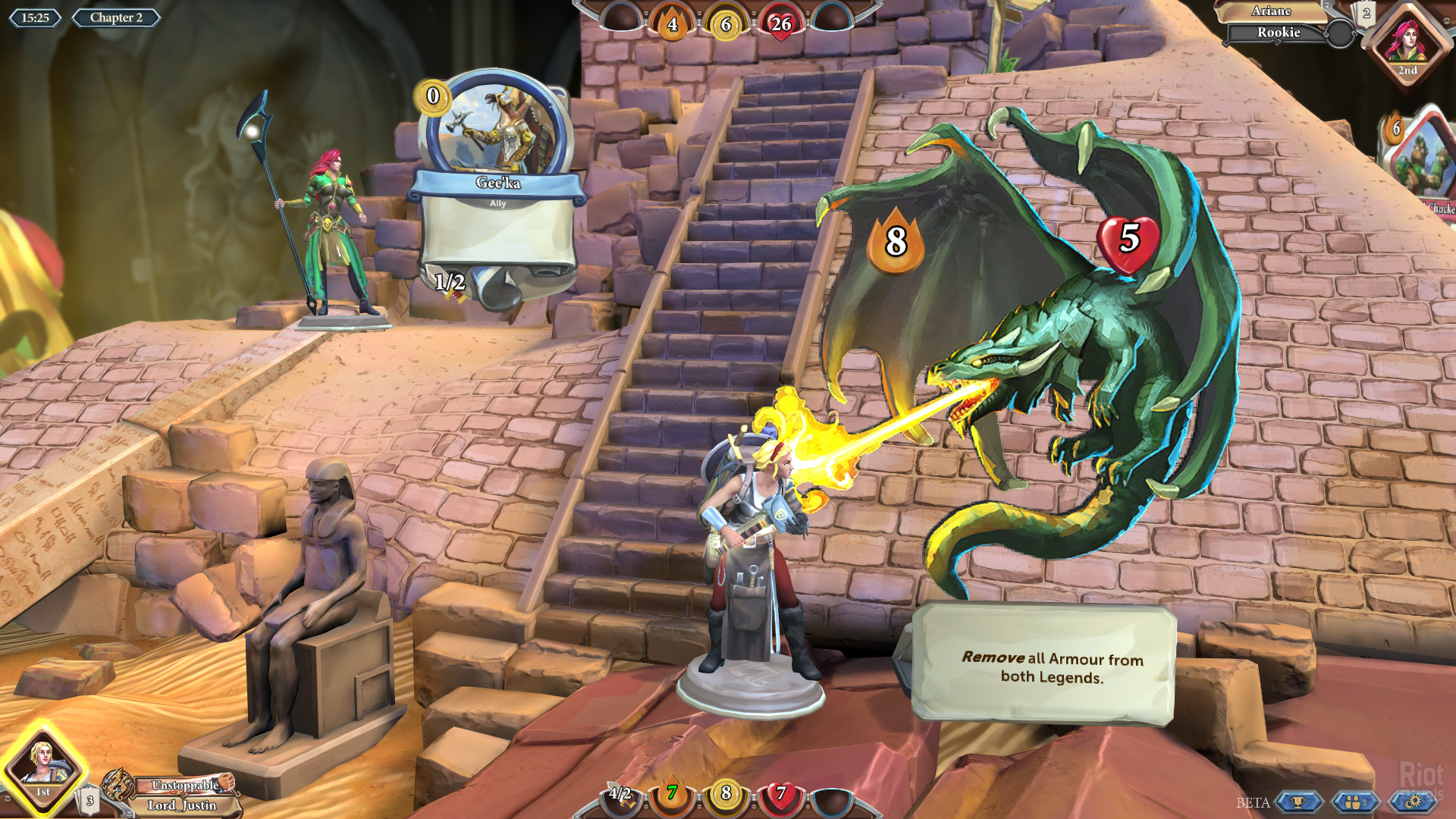The width and height of the screenshot is (1456, 819).
Task: Click your blonde legend portrait
Action: (x=42, y=767)
